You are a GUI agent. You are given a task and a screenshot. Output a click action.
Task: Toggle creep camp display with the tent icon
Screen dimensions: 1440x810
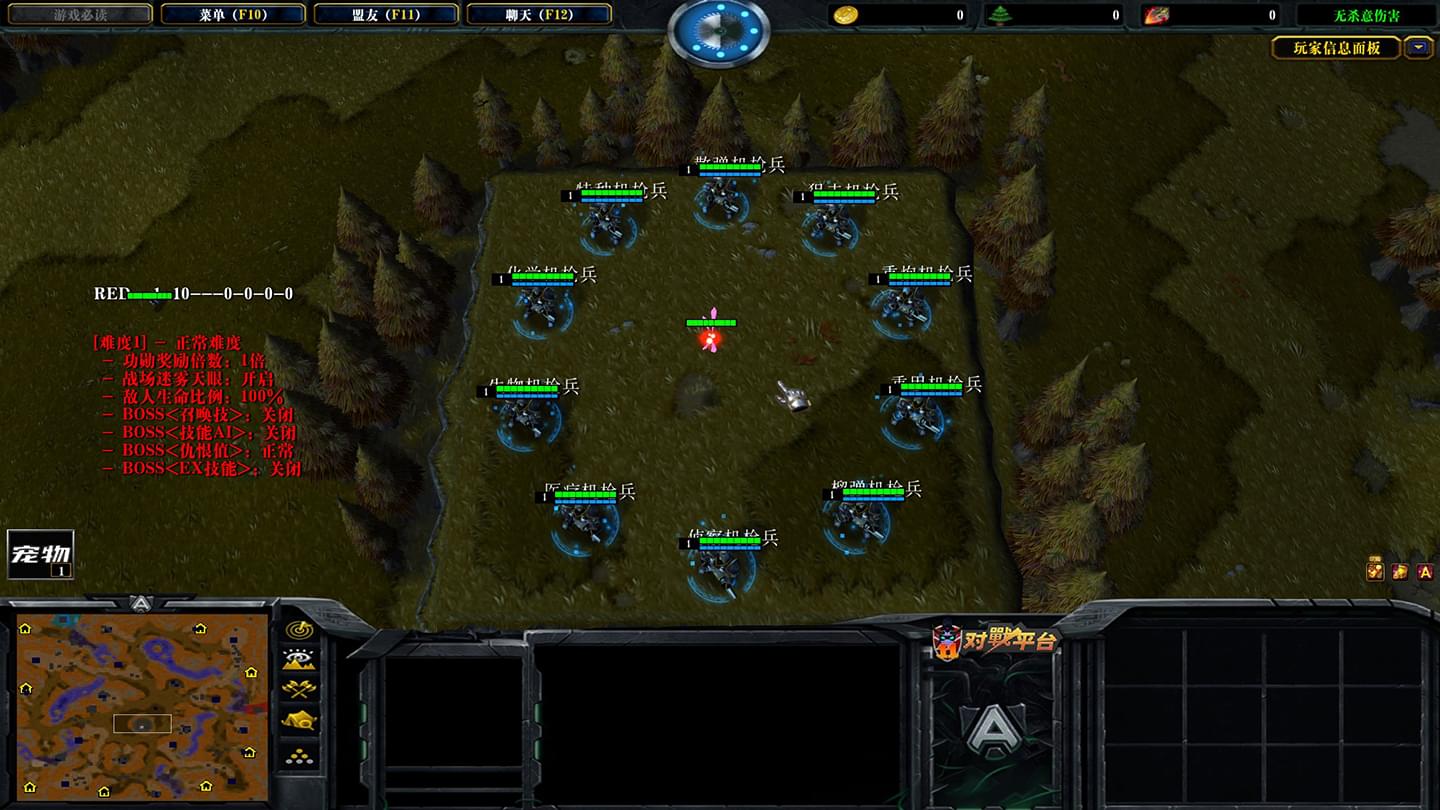coord(299,720)
